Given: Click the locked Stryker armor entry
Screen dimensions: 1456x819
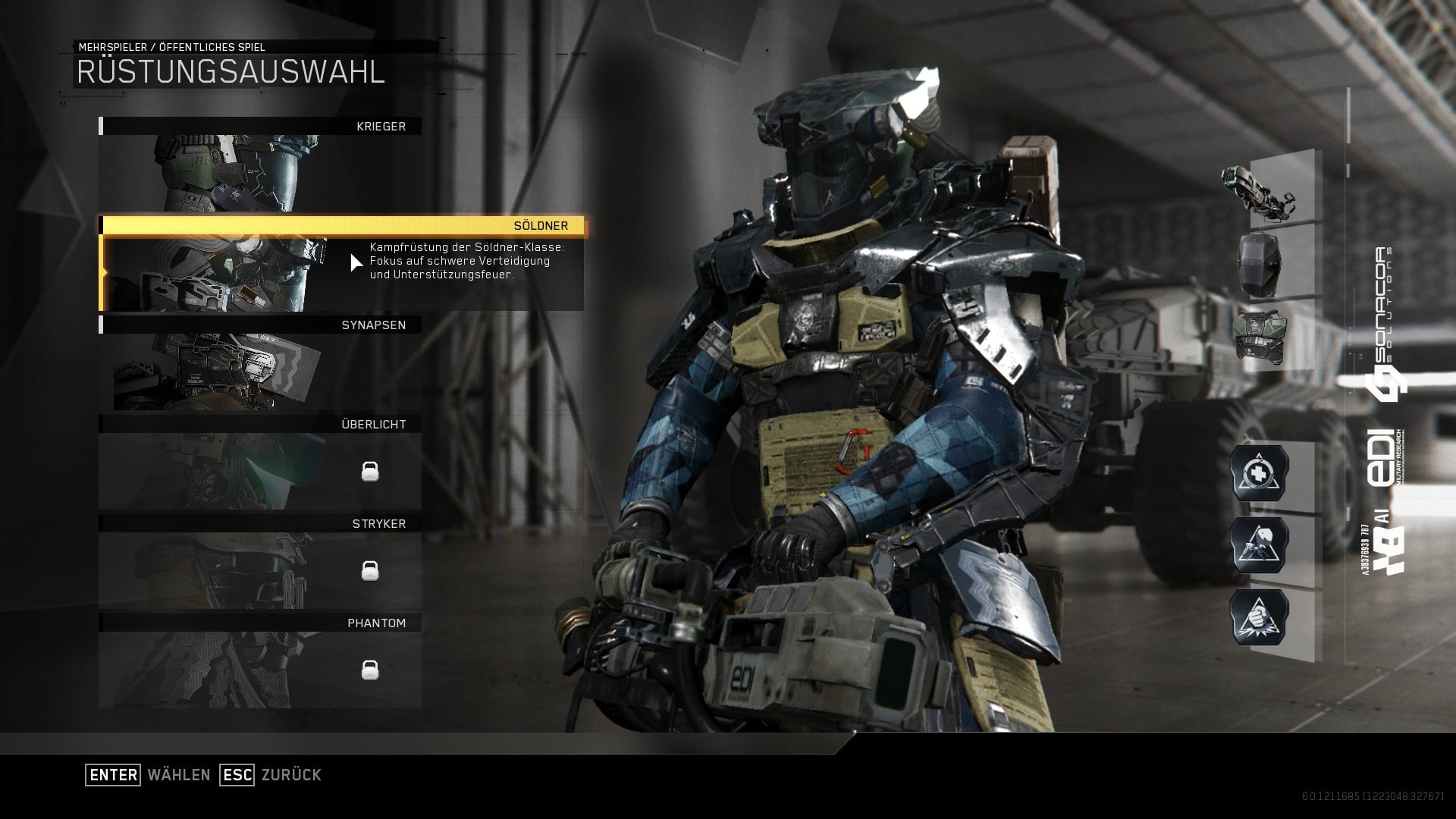Looking at the screenshot, I should [260, 562].
